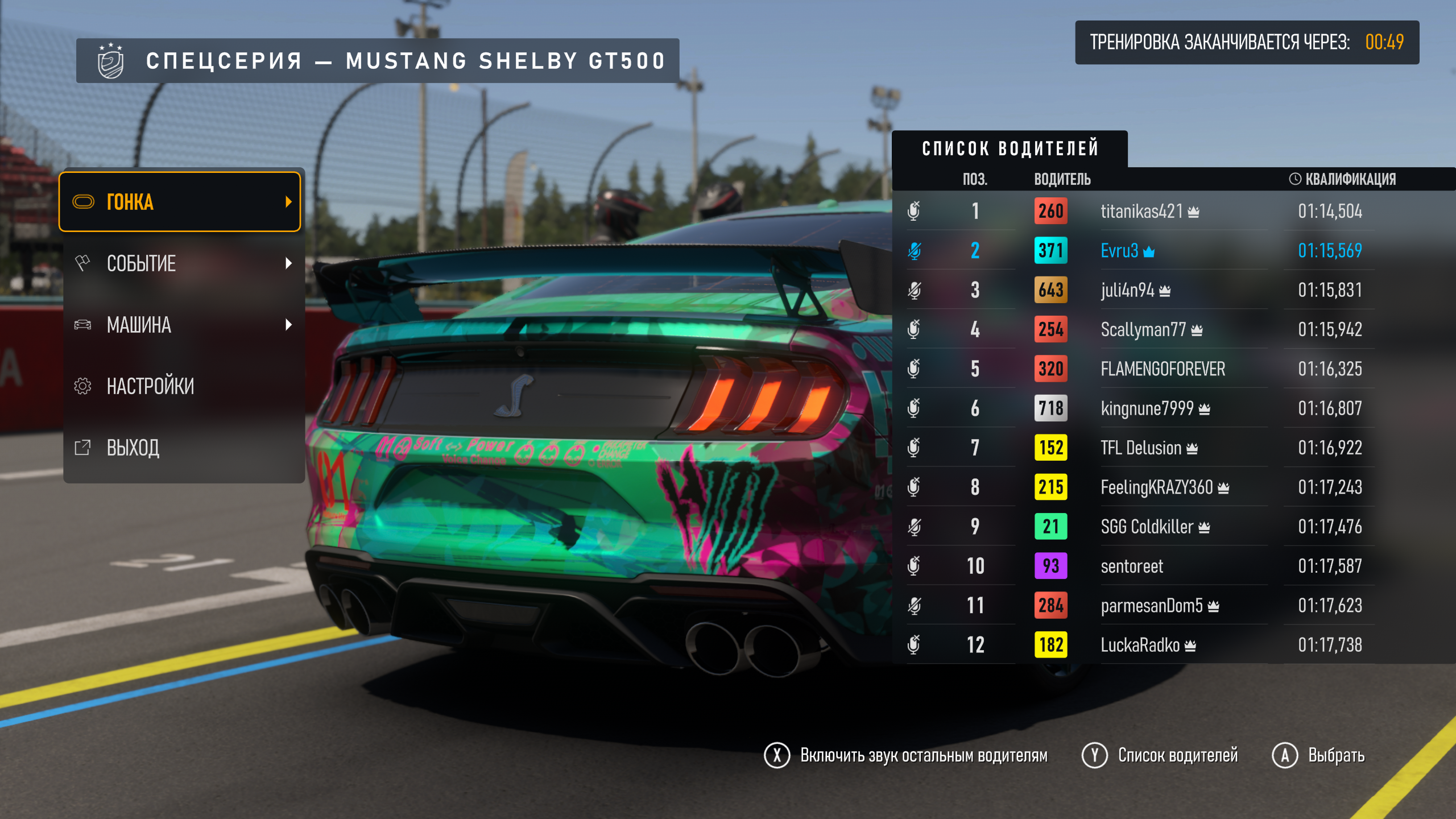
Task: Toggle the microphone icon beside titanikas421
Action: click(x=914, y=212)
